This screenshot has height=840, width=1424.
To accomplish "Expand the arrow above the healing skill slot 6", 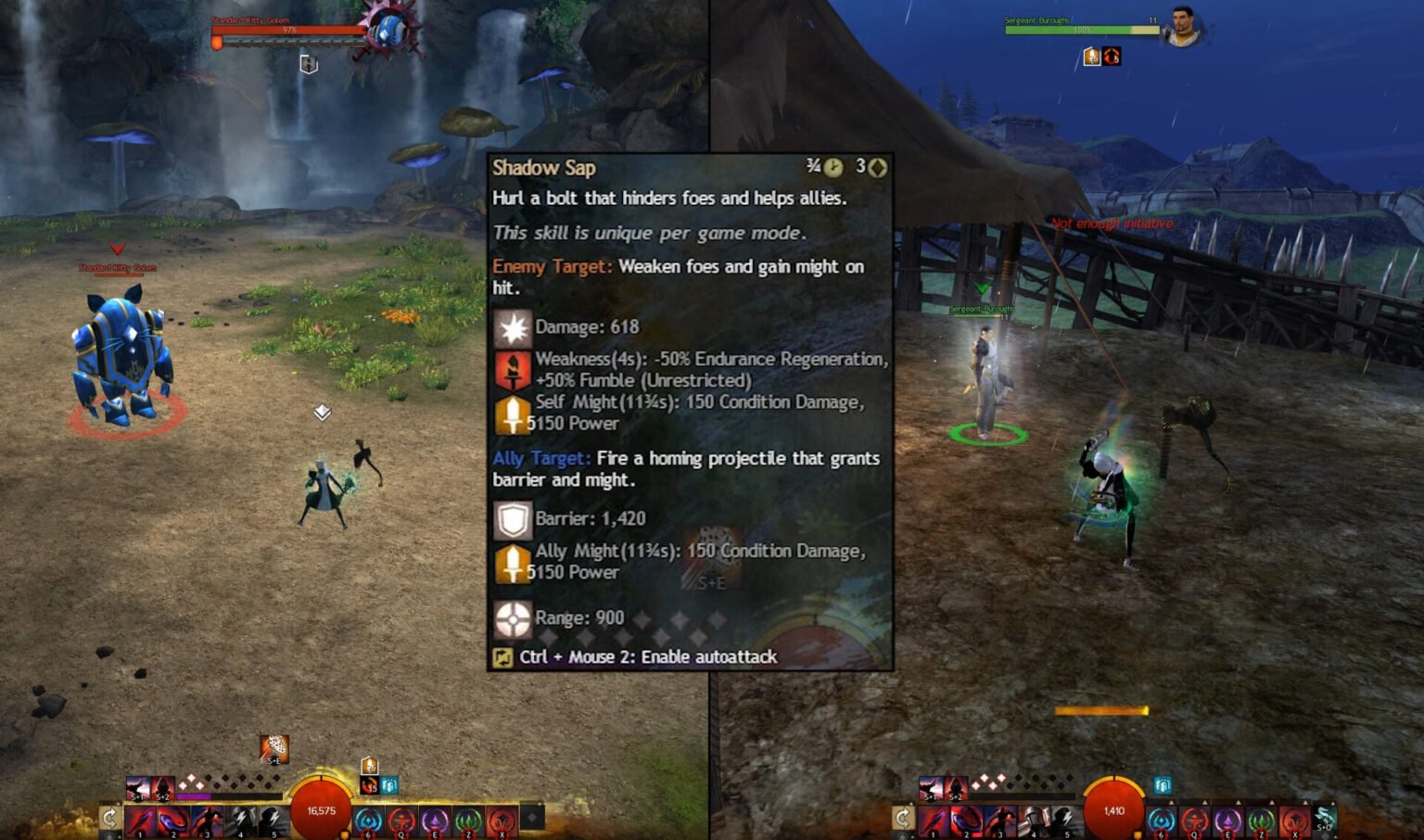I will [x=1169, y=802].
